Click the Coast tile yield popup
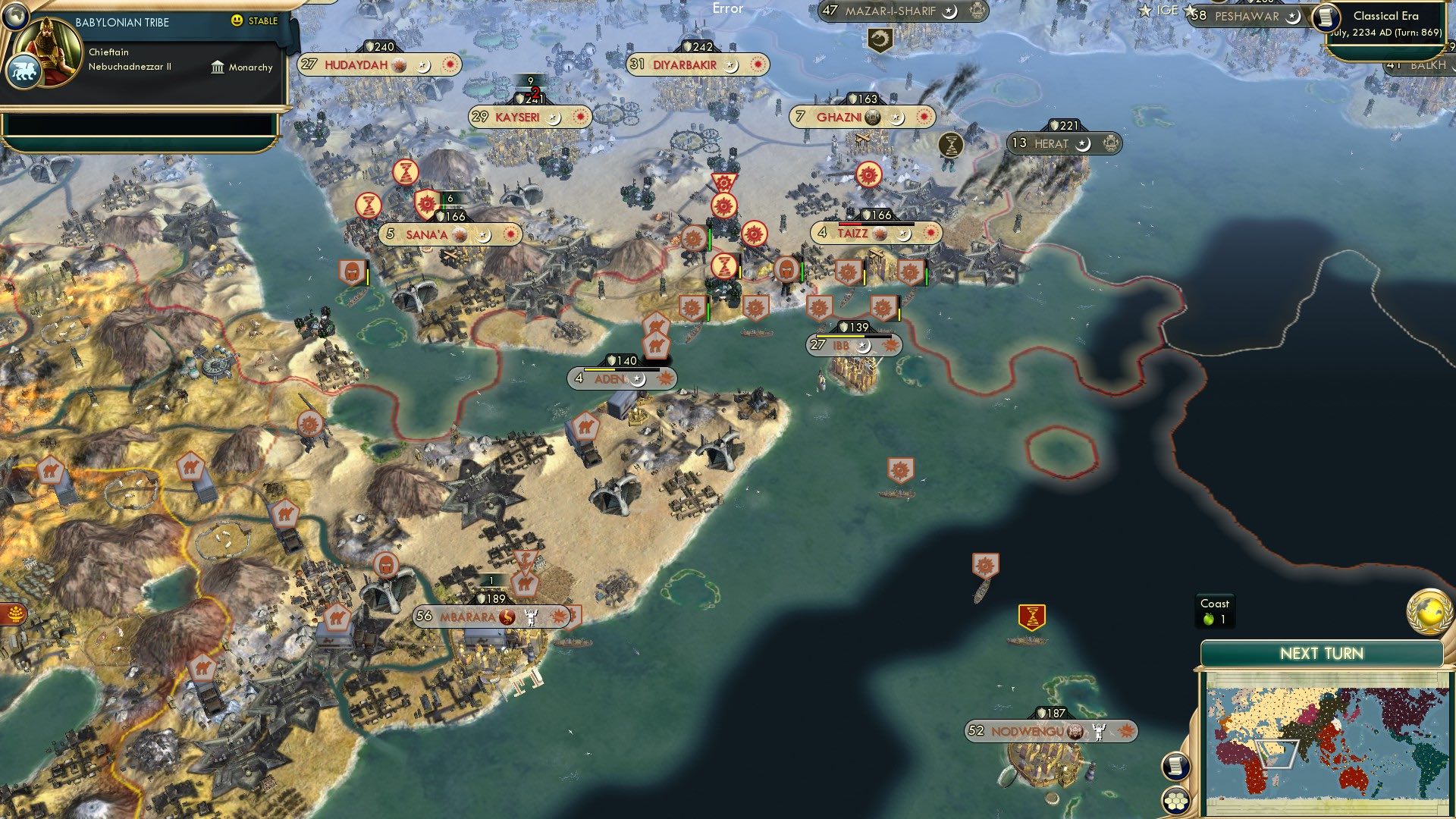Screen dimensions: 1456x819 (x=1217, y=611)
